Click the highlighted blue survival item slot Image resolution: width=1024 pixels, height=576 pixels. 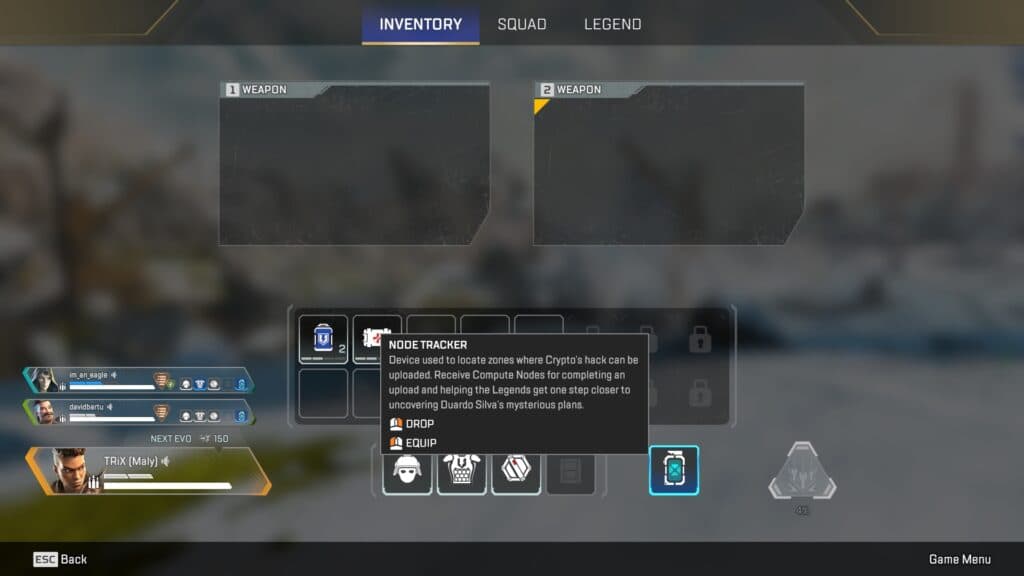[674, 470]
